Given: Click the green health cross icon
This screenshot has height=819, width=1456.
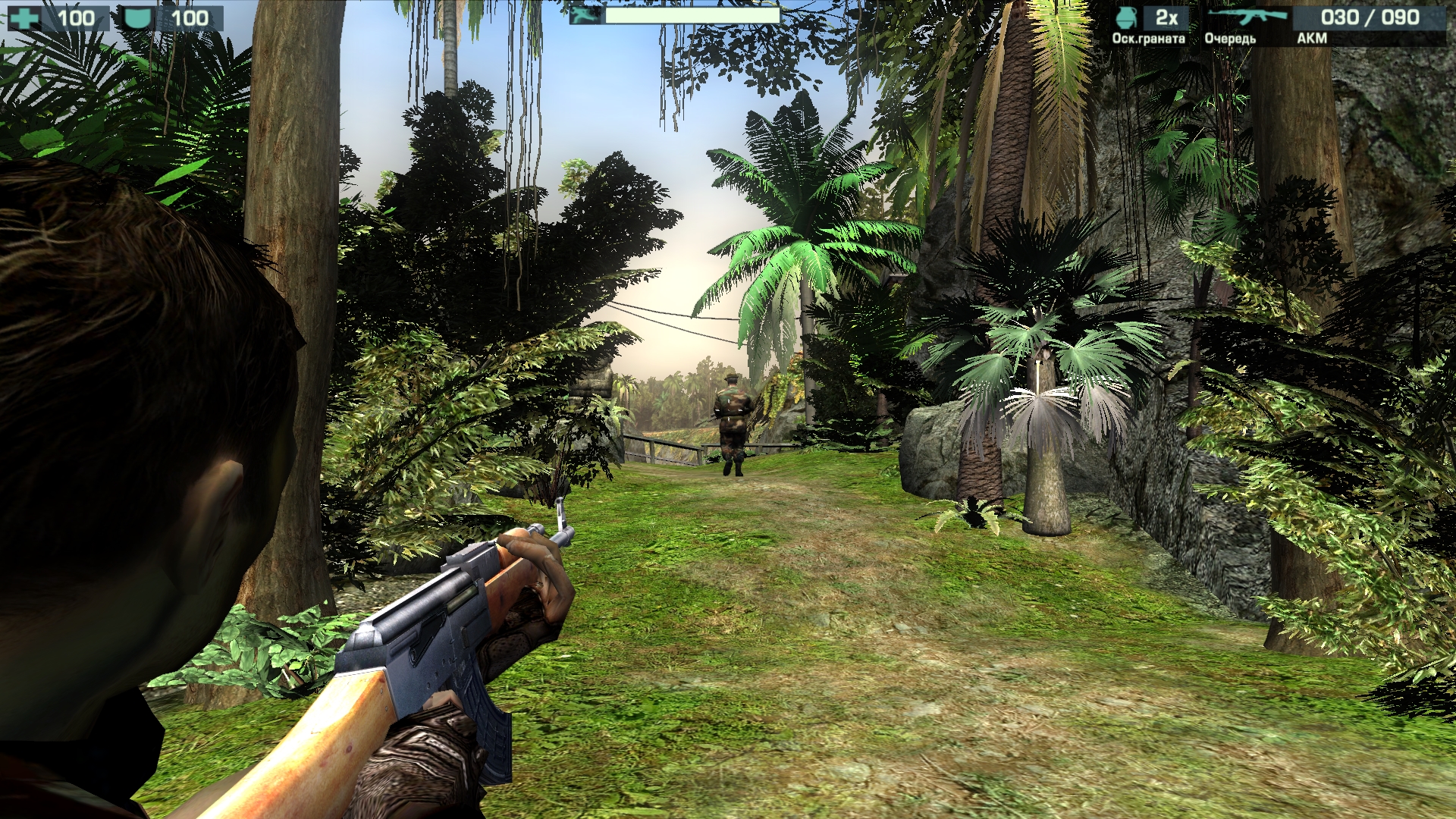Looking at the screenshot, I should (24, 18).
